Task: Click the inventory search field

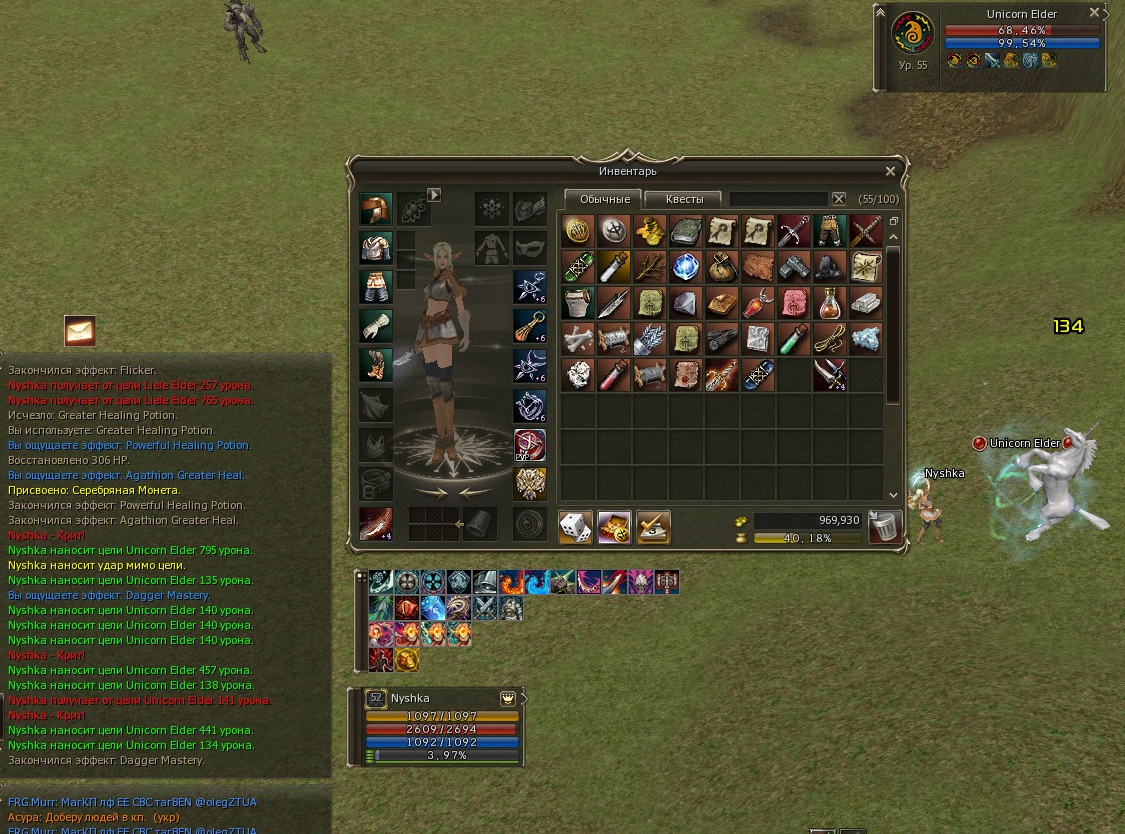Action: pyautogui.click(x=779, y=199)
